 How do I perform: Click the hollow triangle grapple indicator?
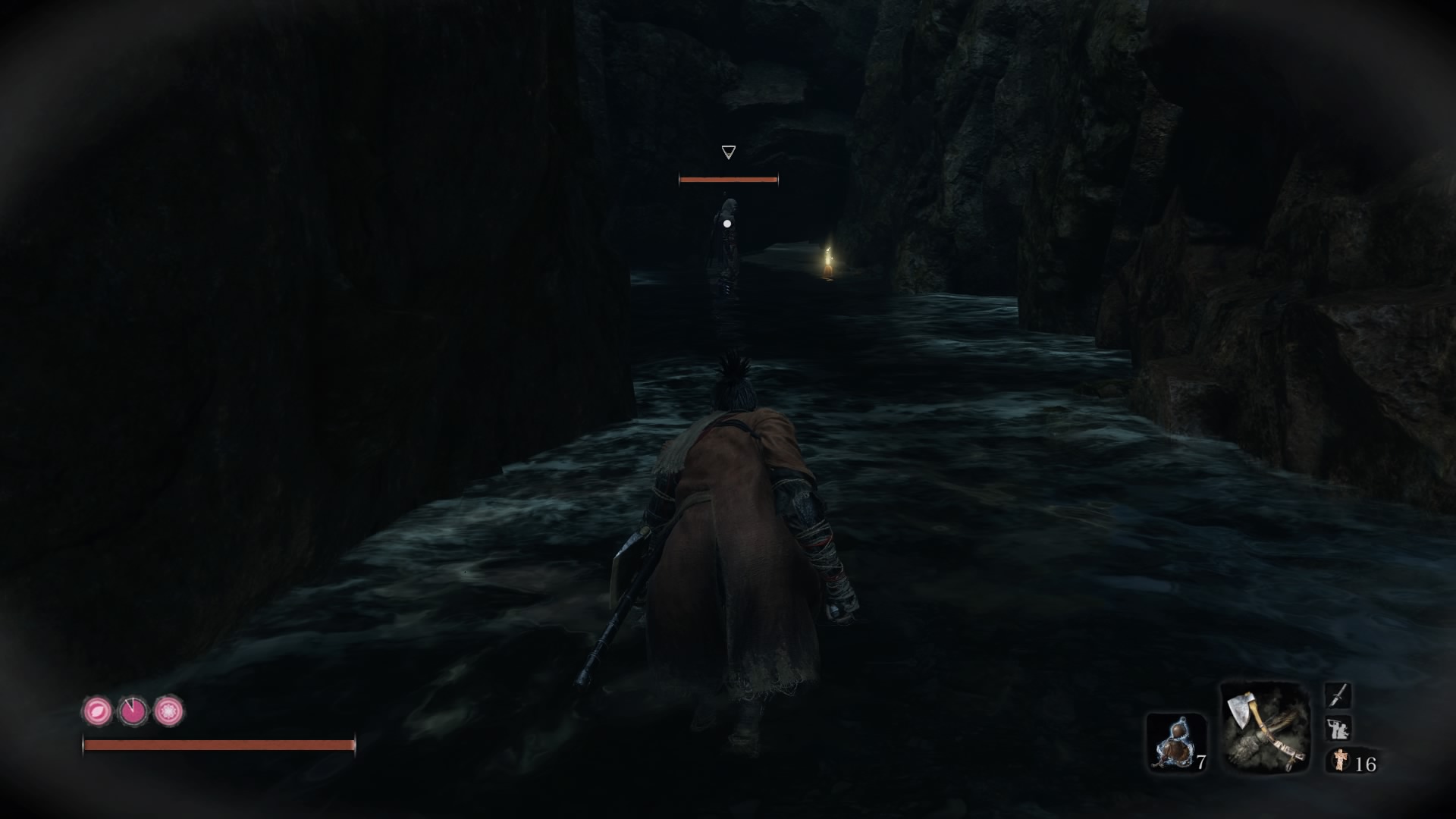[x=726, y=152]
